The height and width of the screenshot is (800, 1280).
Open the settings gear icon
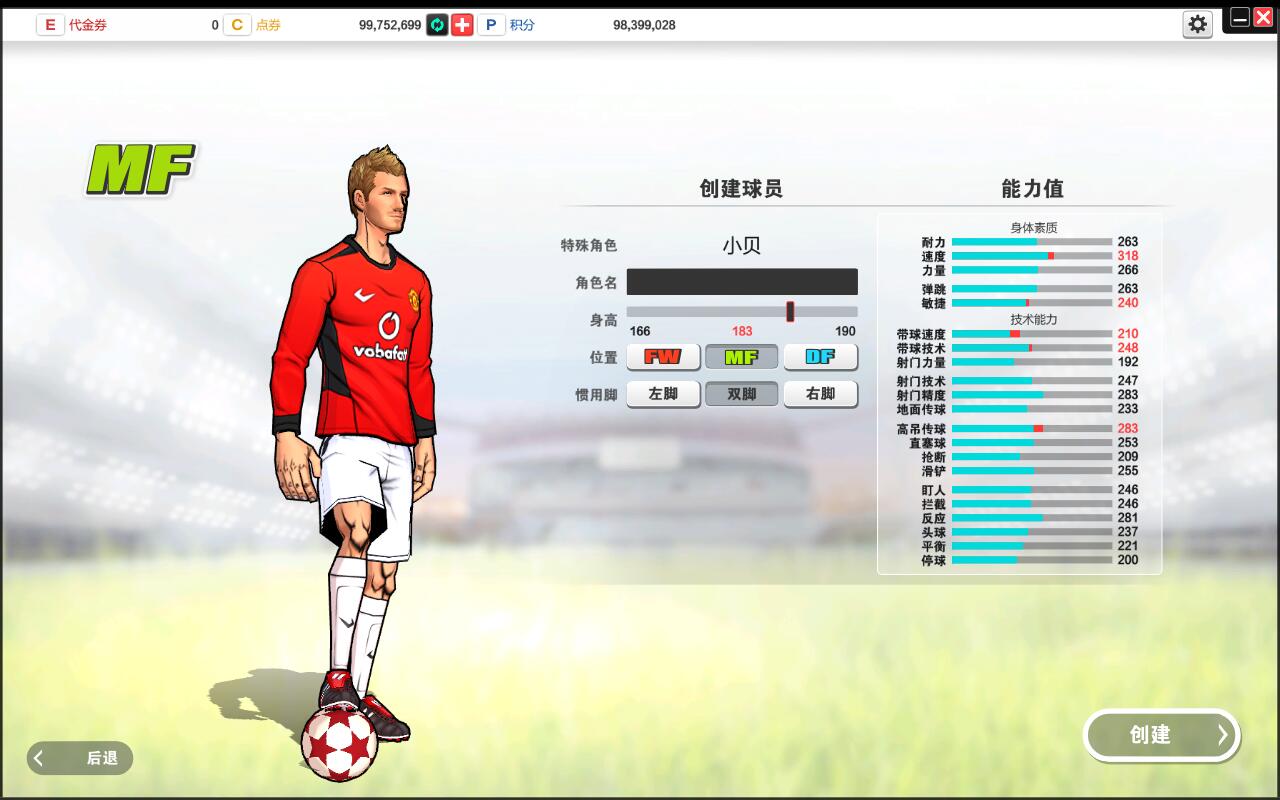point(1197,24)
